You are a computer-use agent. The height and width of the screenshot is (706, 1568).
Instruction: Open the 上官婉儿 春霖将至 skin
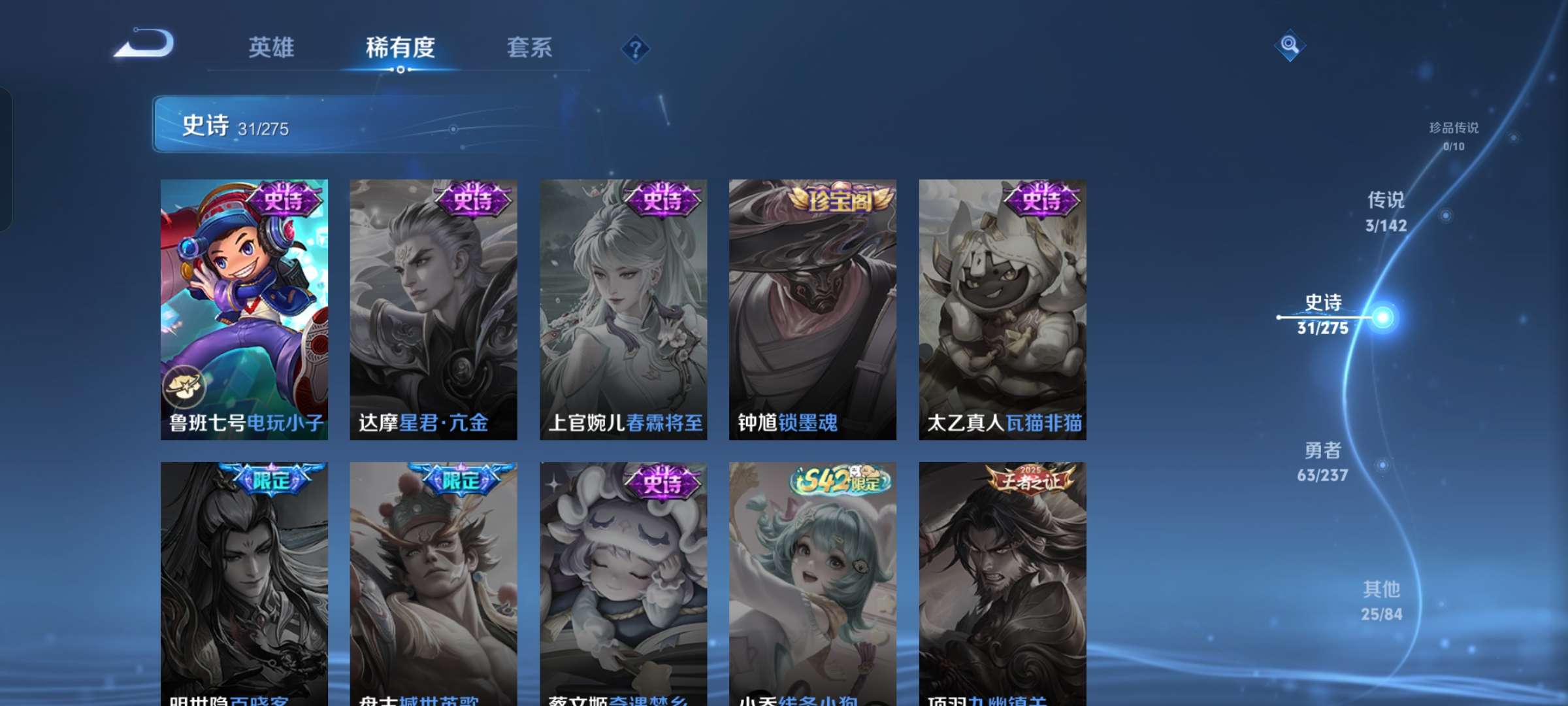(x=622, y=307)
